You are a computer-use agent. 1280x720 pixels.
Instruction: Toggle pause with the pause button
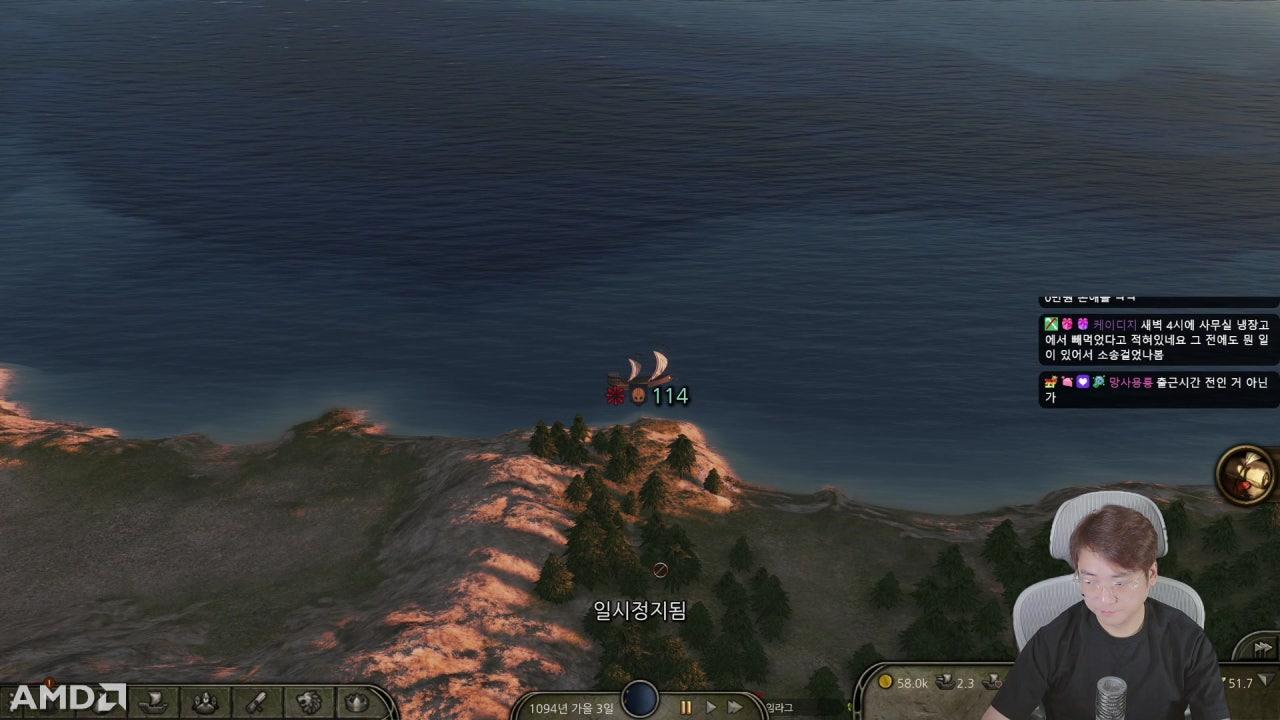pyautogui.click(x=686, y=705)
